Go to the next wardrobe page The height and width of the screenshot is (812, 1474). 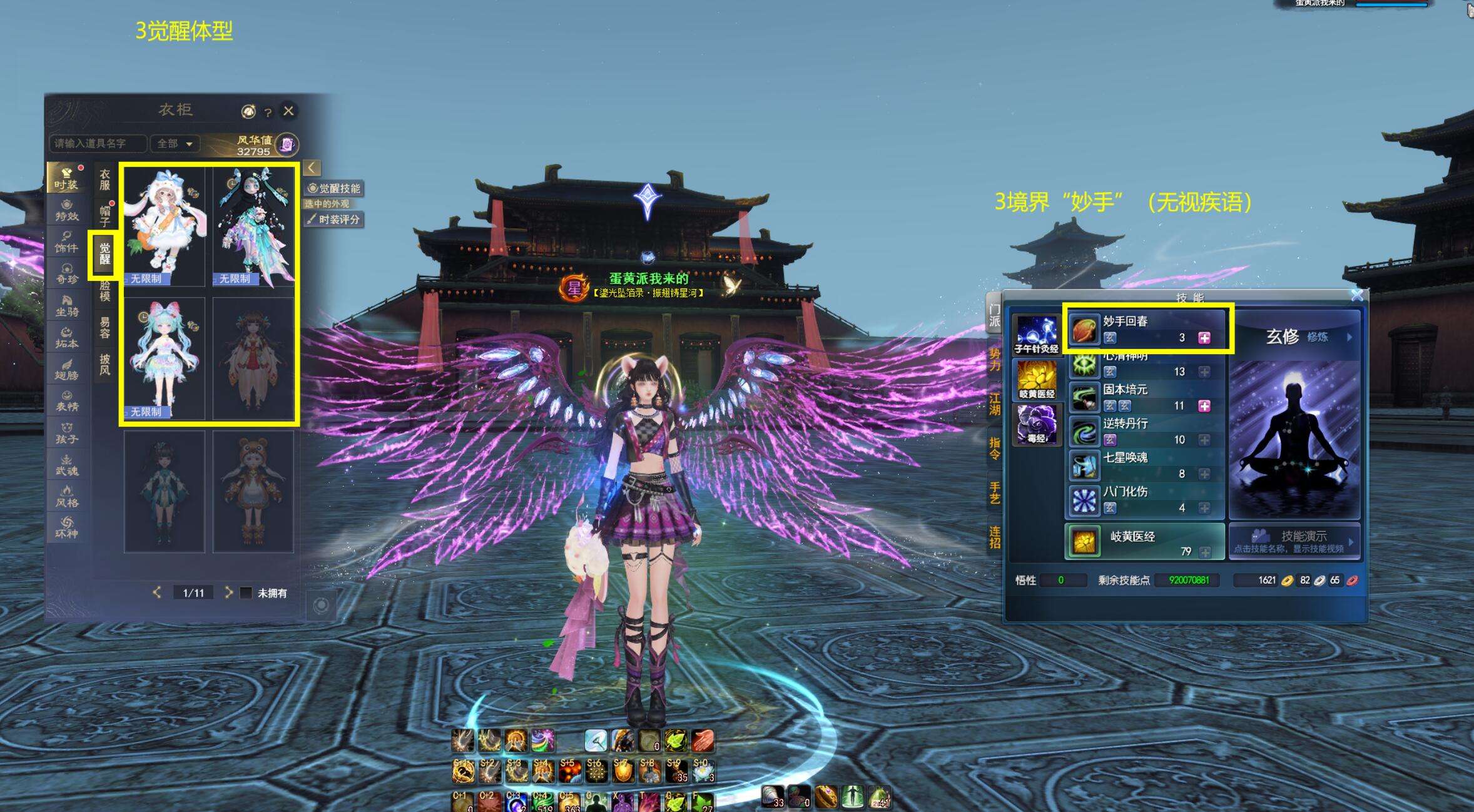tap(228, 592)
